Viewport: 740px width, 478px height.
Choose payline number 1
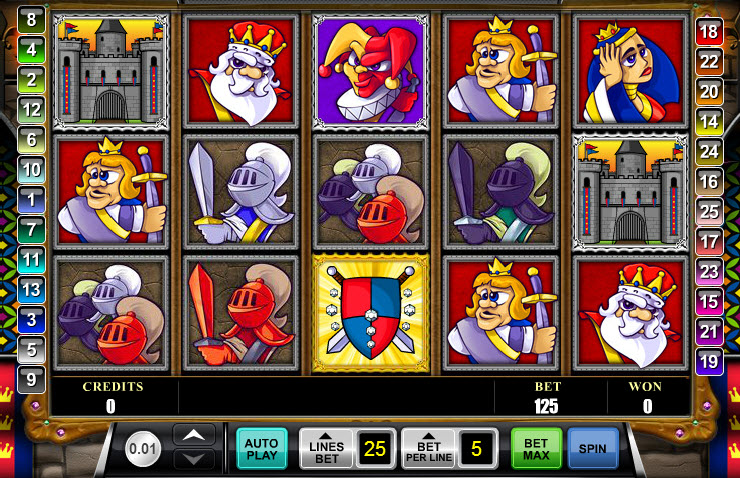pos(31,199)
